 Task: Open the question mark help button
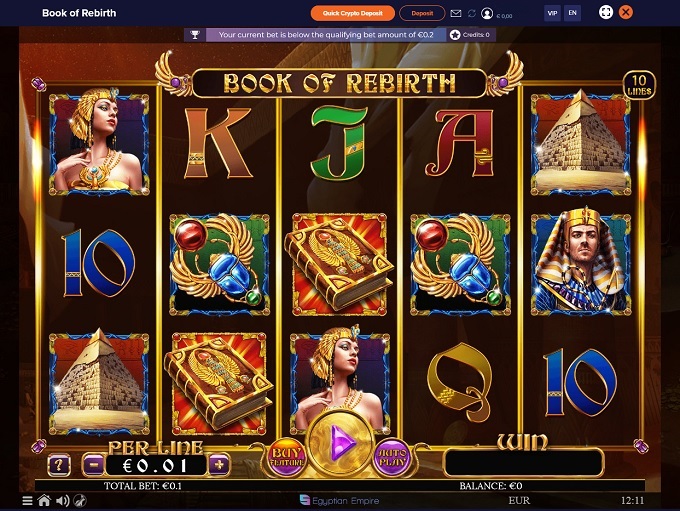pyautogui.click(x=59, y=464)
